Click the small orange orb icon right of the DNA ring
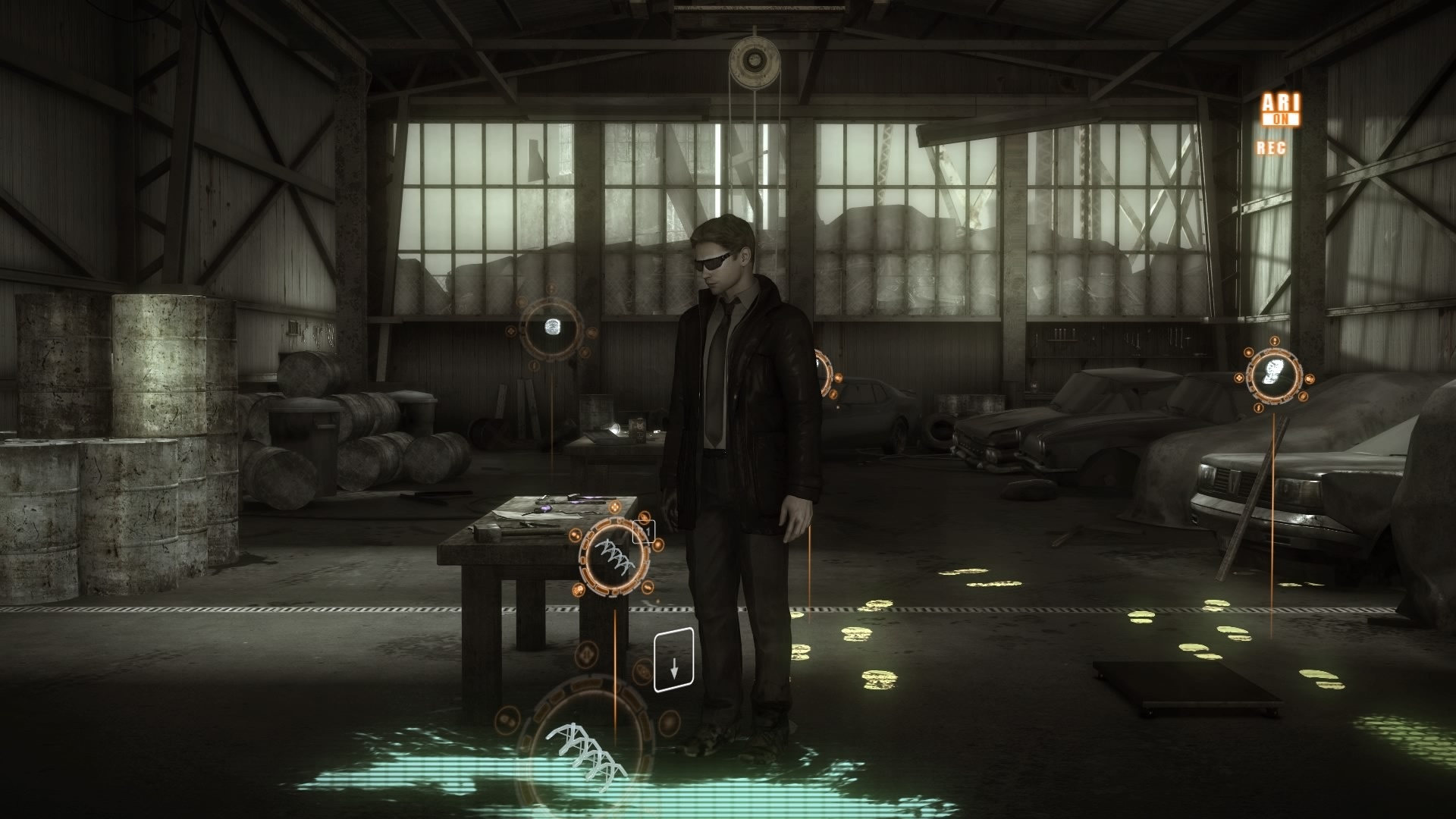Viewport: 1456px width, 819px height. [x=659, y=544]
